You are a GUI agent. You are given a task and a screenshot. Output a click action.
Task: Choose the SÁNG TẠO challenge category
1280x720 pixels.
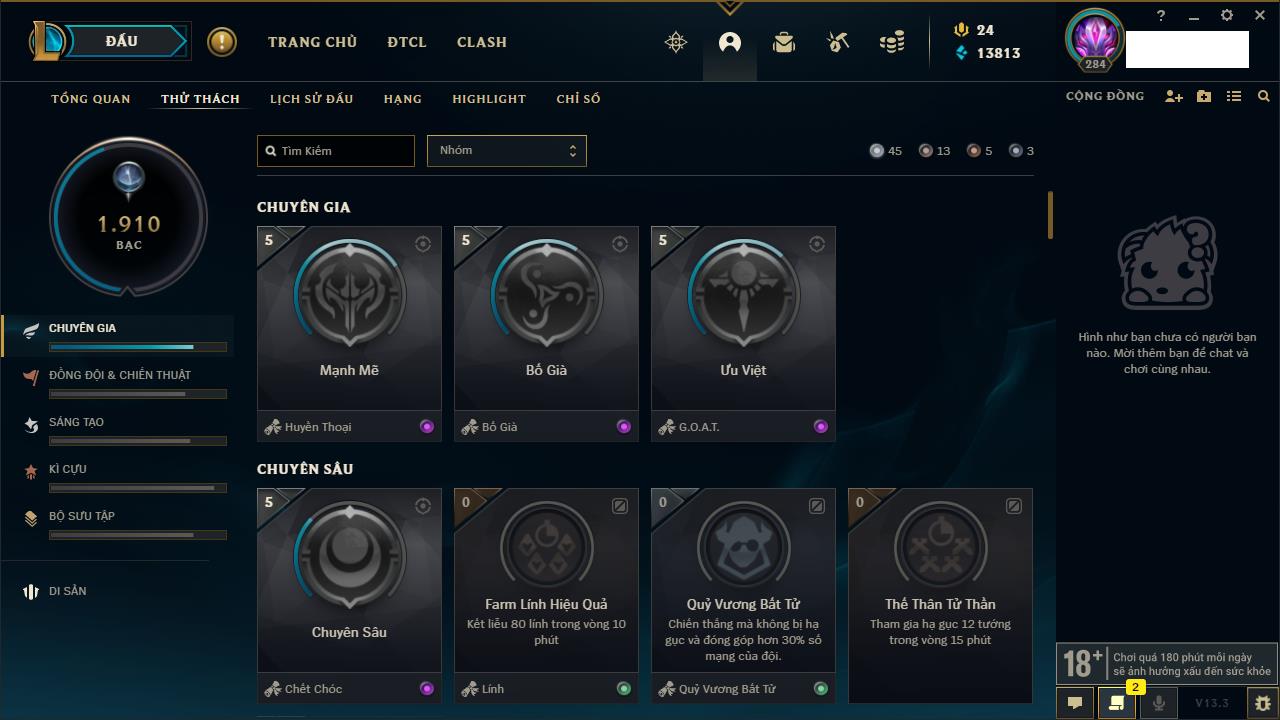click(x=77, y=422)
